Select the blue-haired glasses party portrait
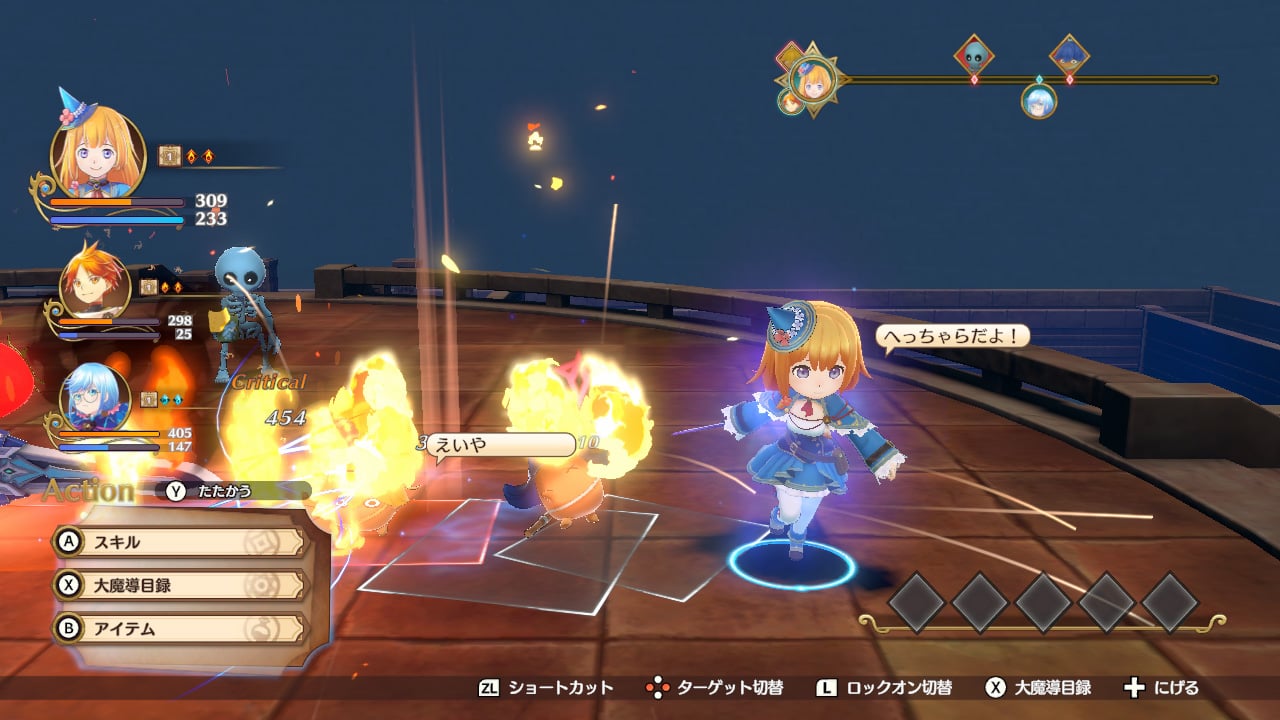 tap(94, 397)
